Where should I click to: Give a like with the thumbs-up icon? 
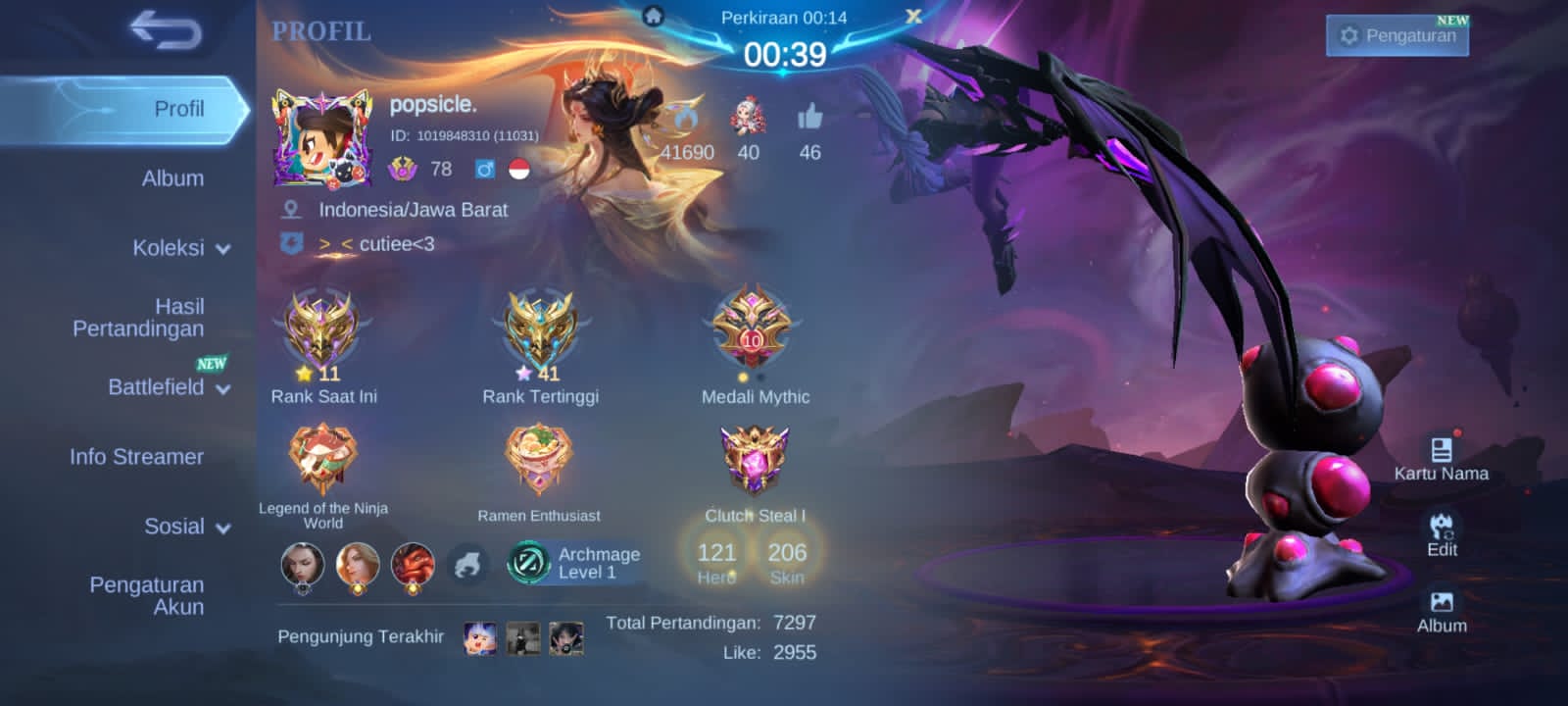(x=809, y=119)
